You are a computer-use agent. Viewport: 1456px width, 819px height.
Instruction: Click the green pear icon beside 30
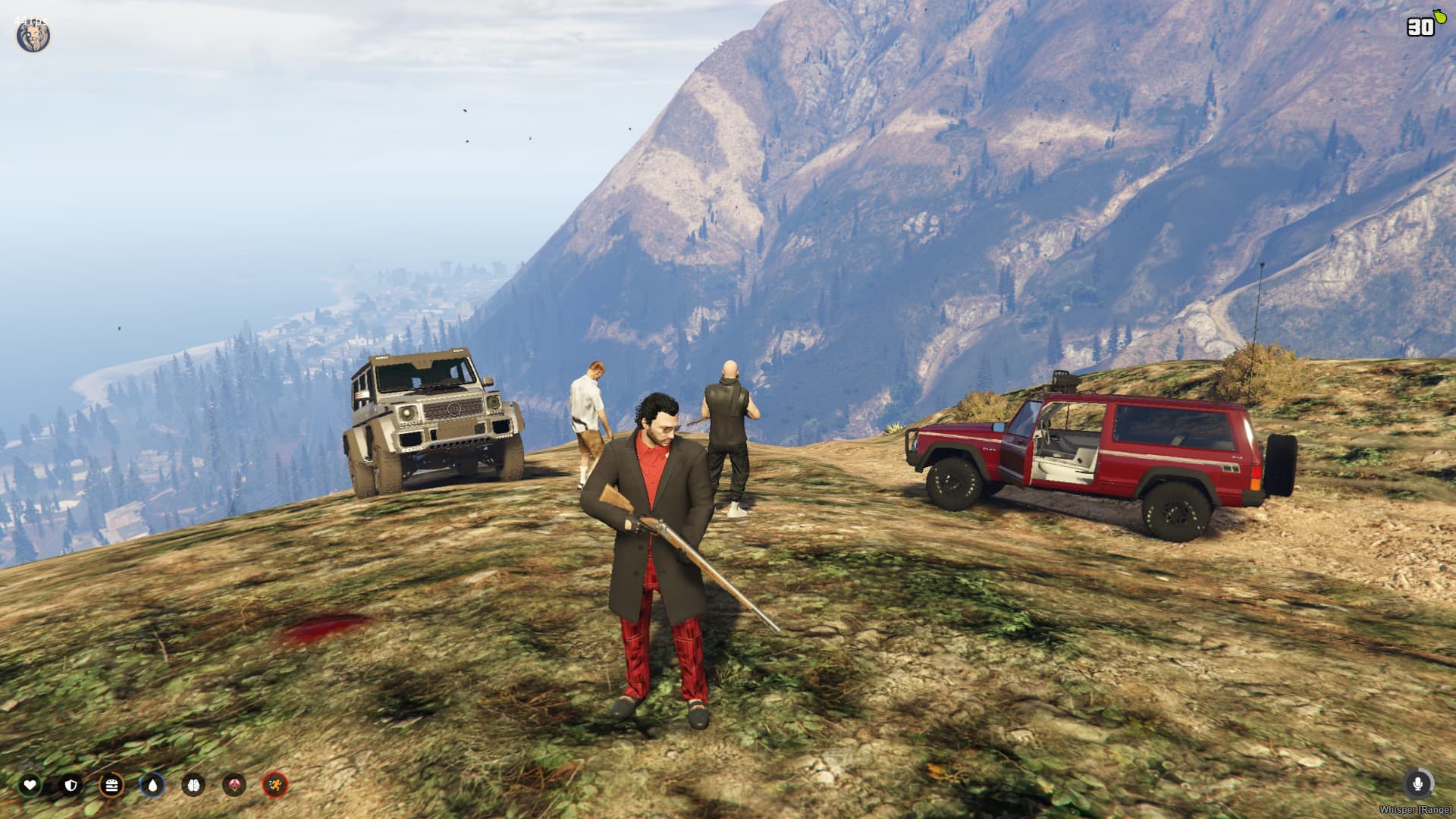(1441, 17)
